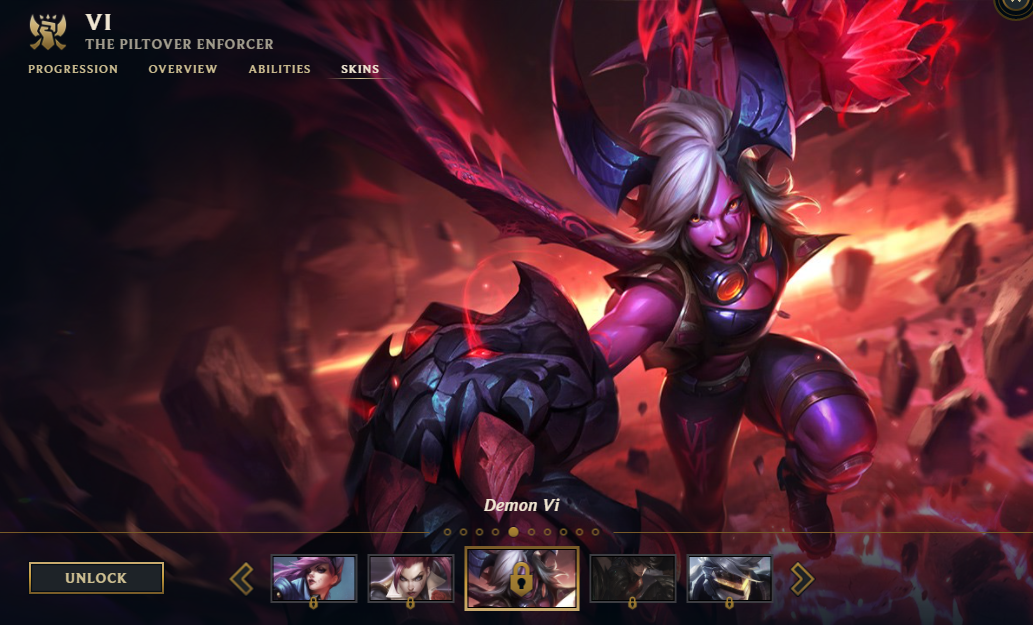Screen dimensions: 1033x625
Task: Choose the armored mech skin thumbnail
Action: click(729, 578)
